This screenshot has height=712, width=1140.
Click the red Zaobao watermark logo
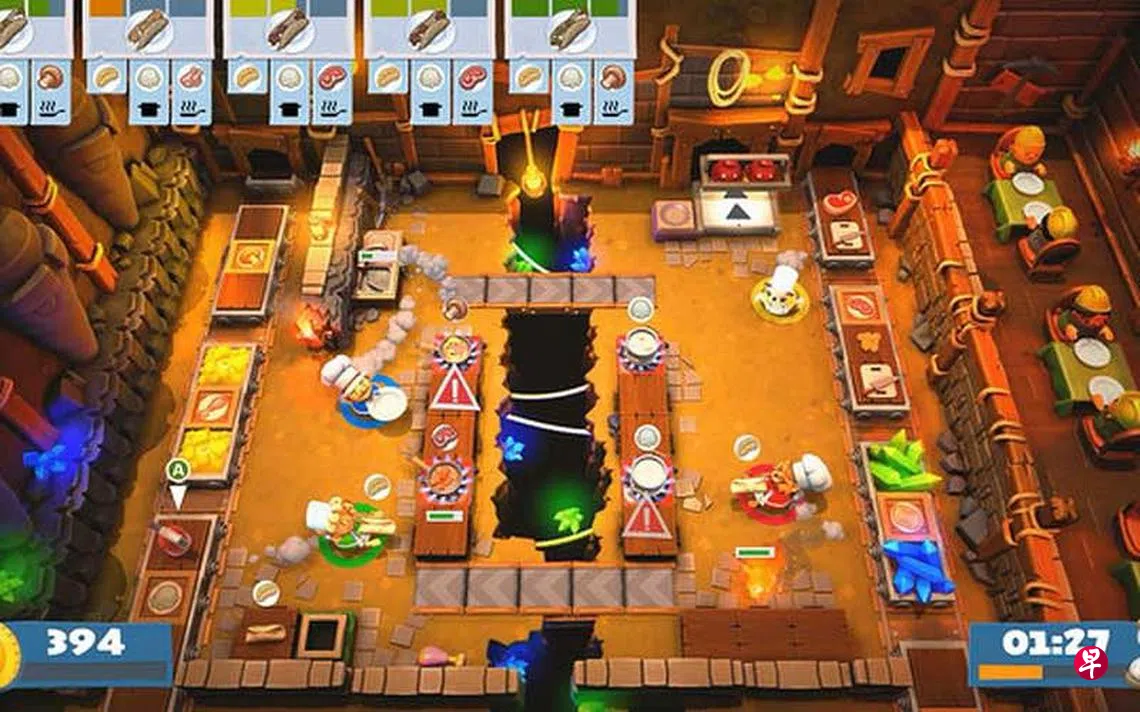[x=1091, y=661]
